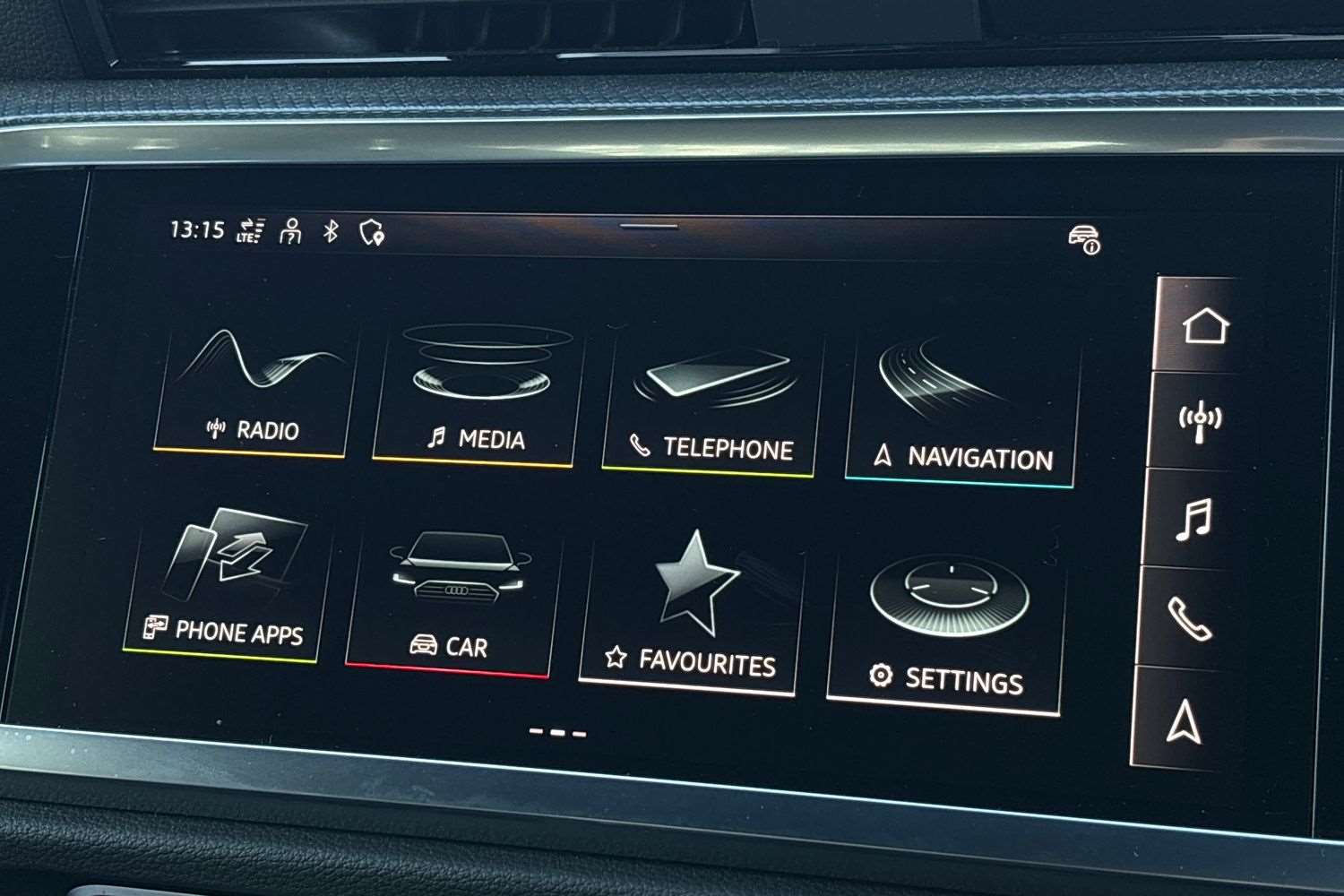1344x896 pixels.
Task: Activate the phone handset sidebar shortcut
Action: tap(1189, 618)
